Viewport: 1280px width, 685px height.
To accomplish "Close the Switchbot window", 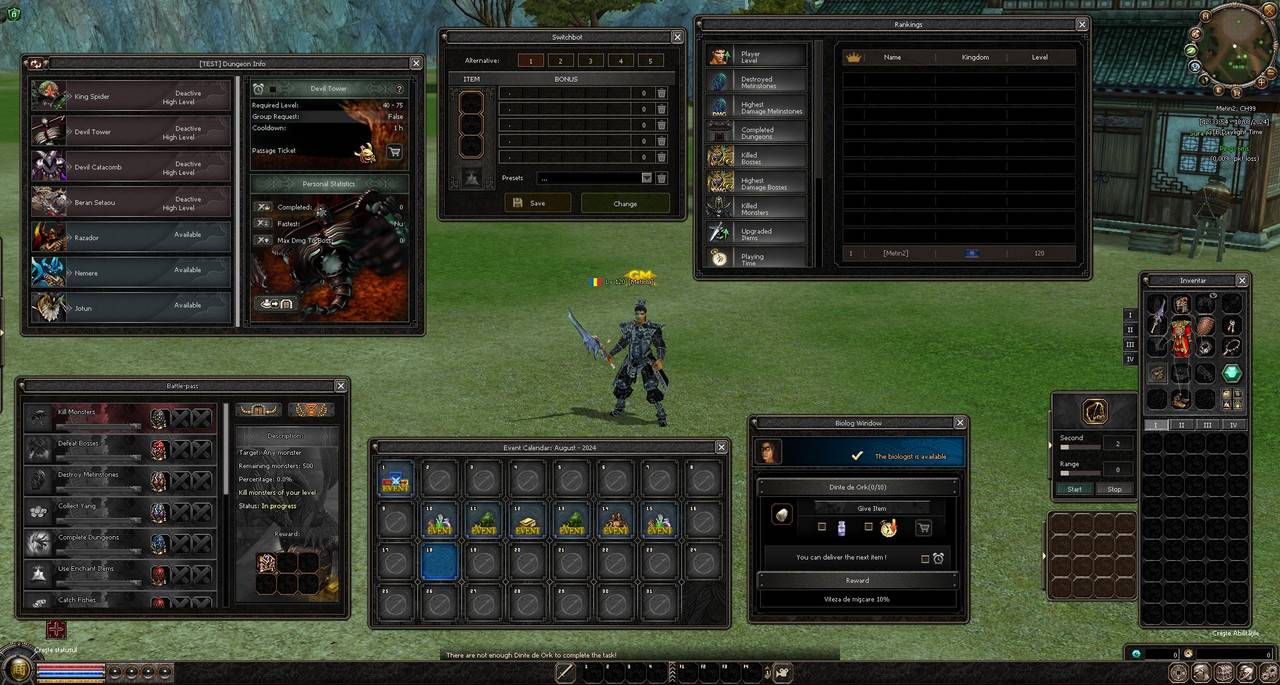I will 677,37.
